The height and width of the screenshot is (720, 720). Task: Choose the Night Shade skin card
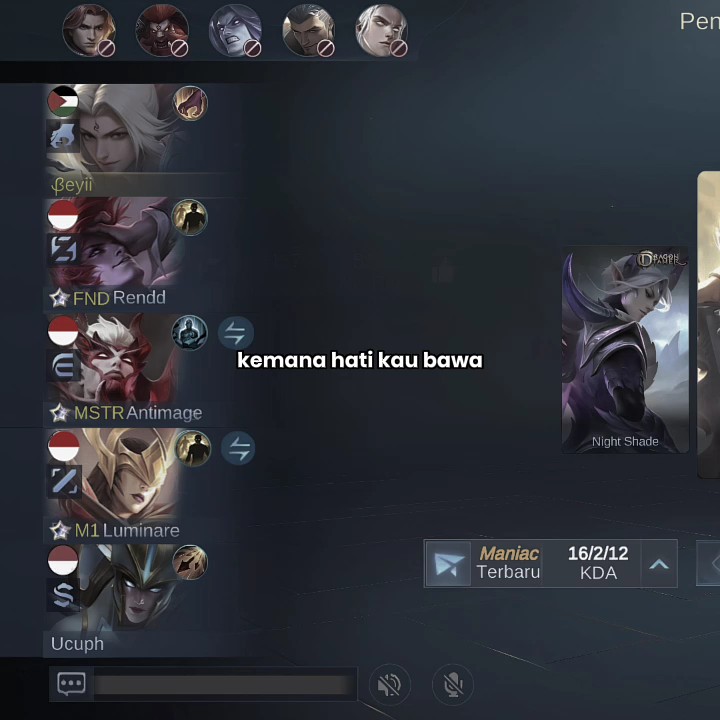point(625,350)
